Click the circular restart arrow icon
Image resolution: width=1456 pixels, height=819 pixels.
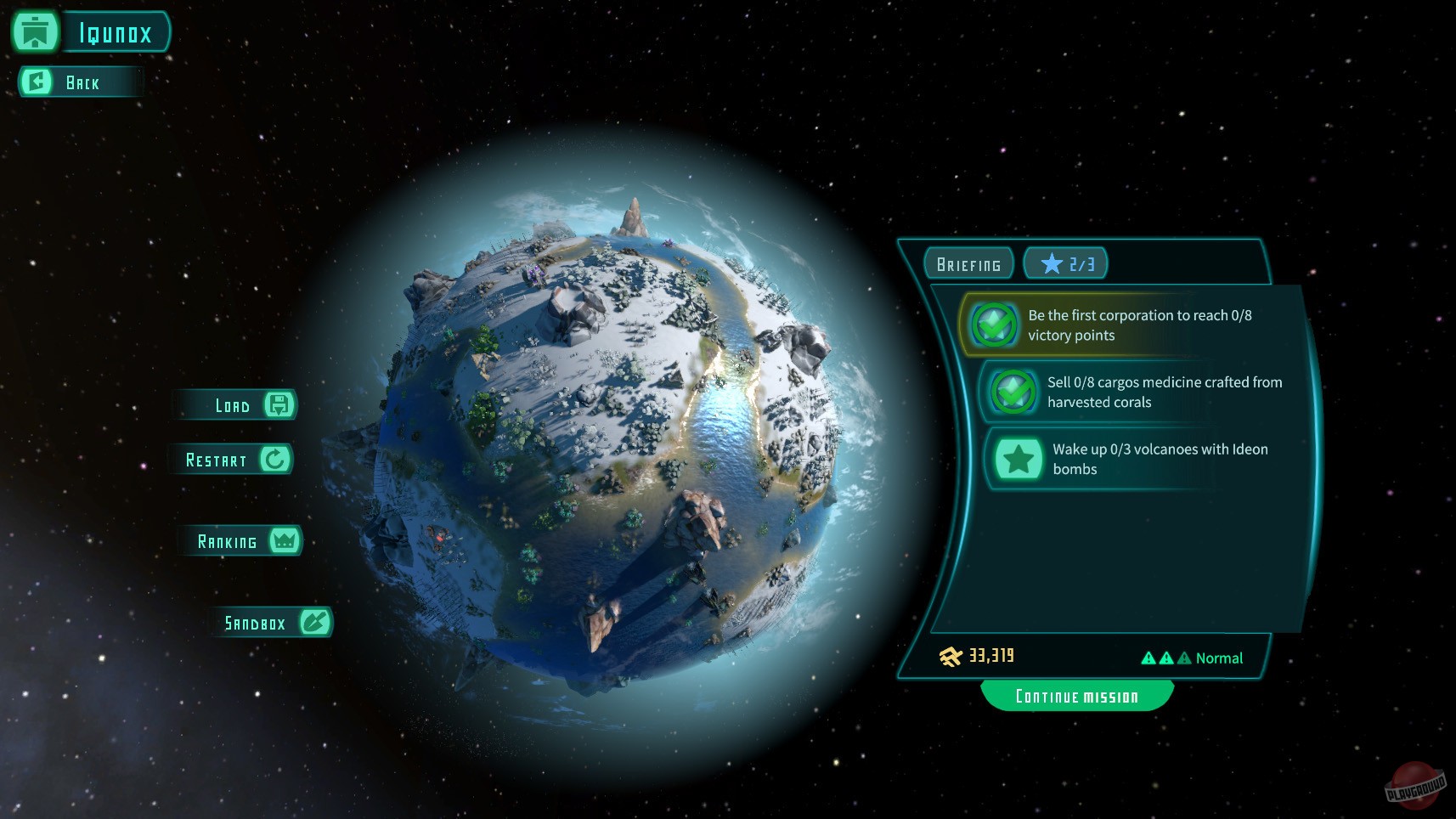274,459
